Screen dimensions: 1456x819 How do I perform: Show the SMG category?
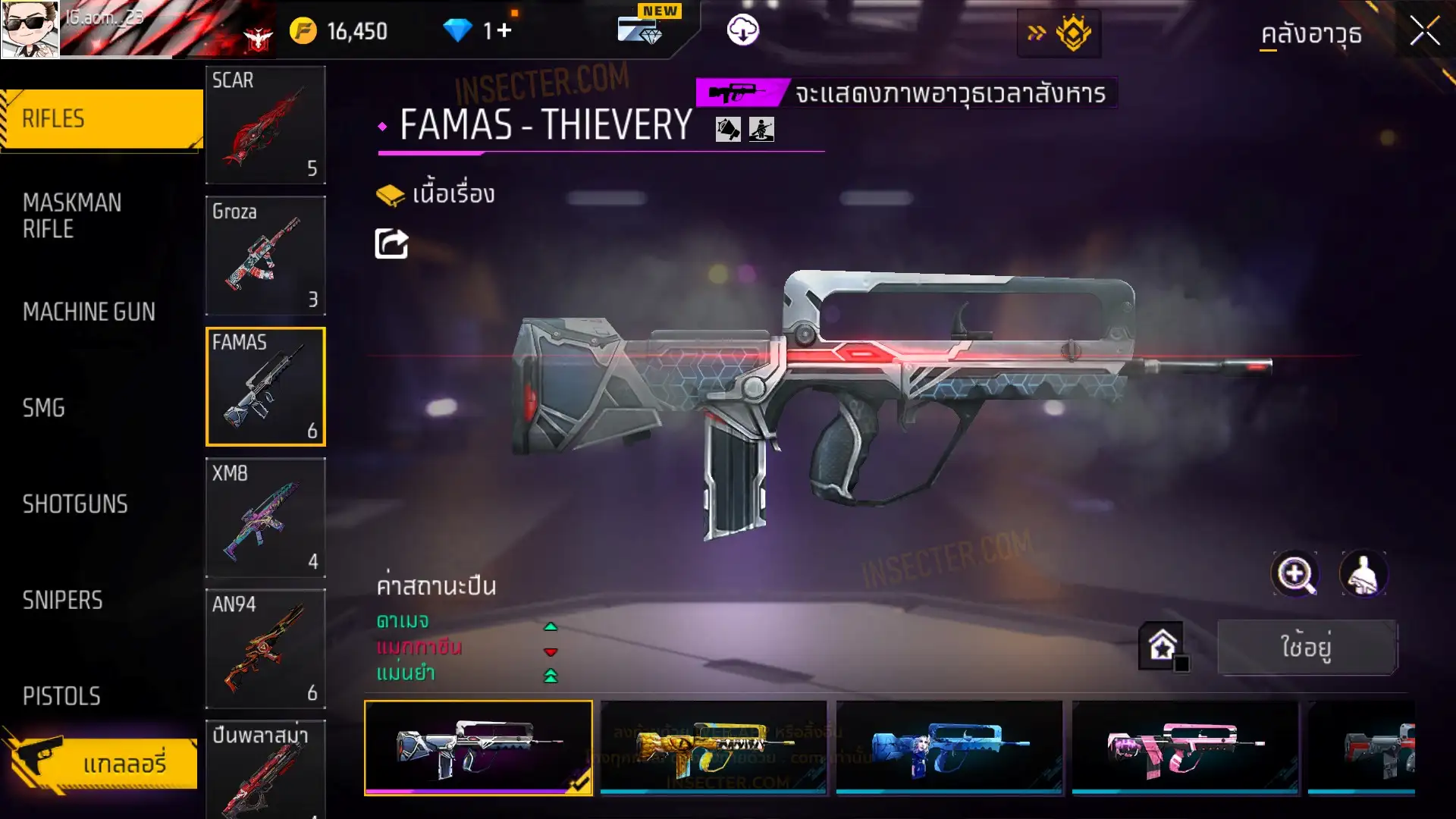[44, 408]
